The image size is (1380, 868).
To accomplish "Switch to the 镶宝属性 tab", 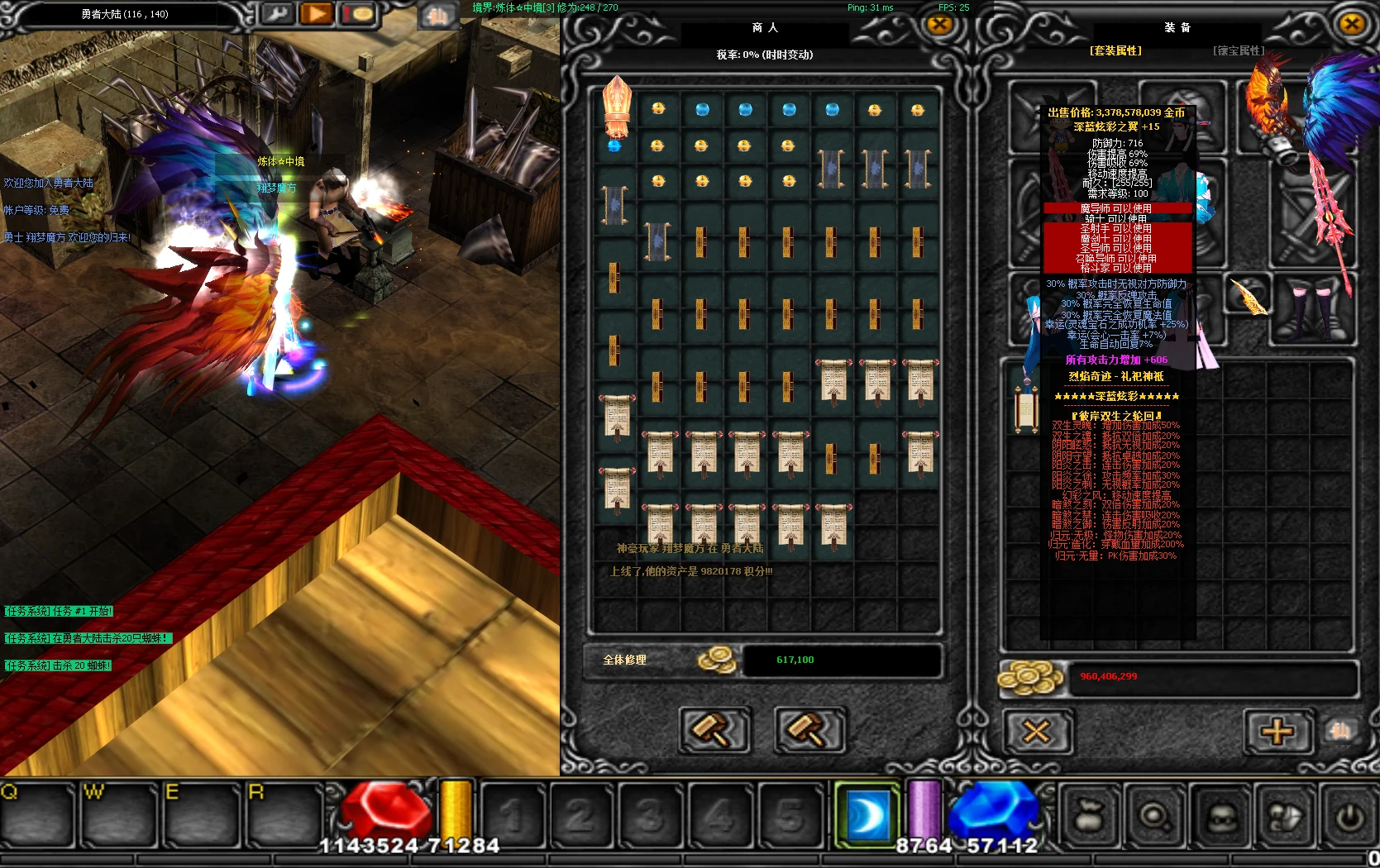I will pos(1239,51).
